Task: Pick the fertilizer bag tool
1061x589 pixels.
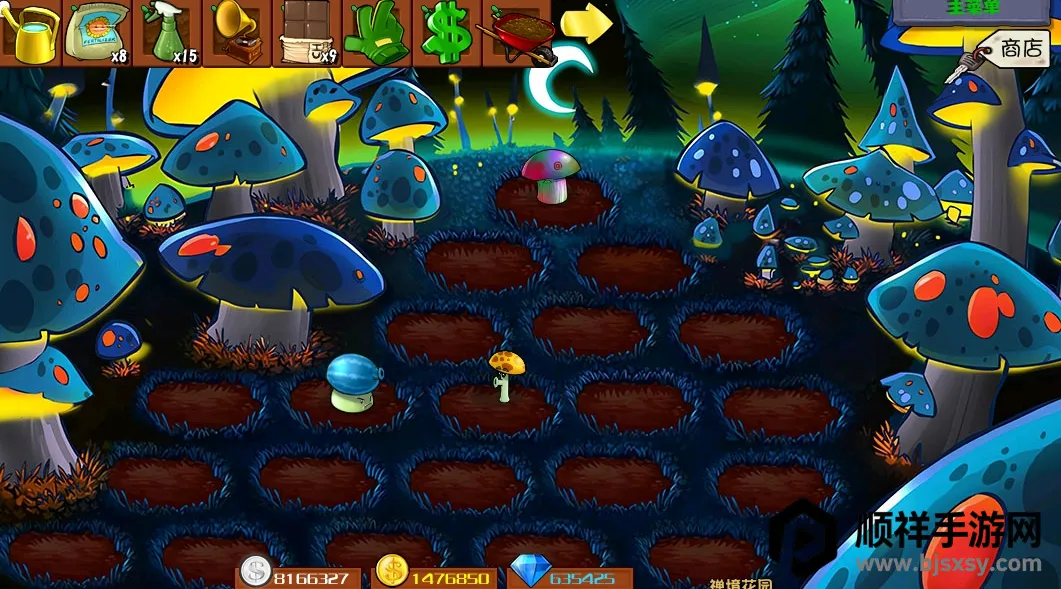Action: click(97, 32)
